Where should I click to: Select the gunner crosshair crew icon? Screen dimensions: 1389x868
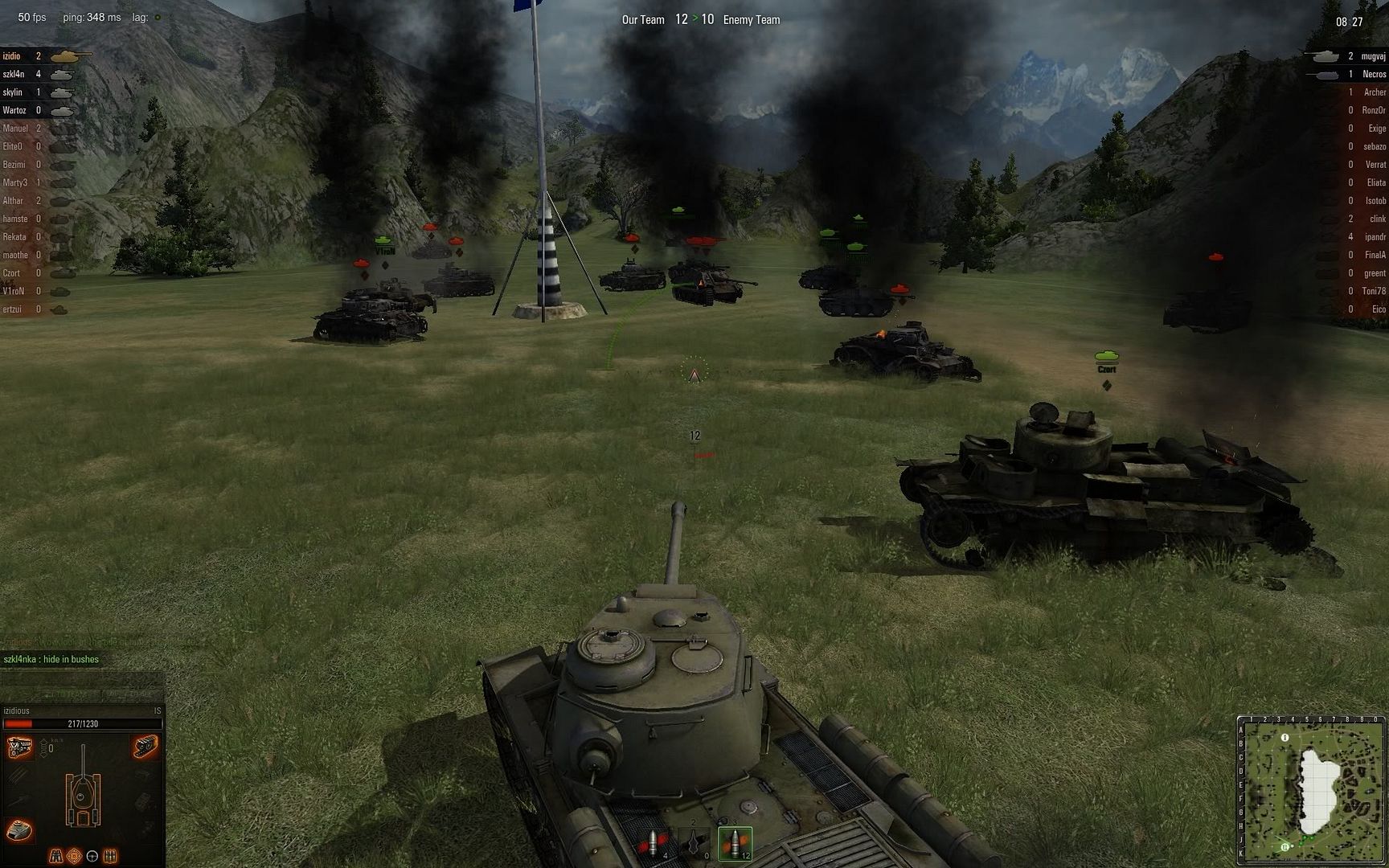click(74, 856)
